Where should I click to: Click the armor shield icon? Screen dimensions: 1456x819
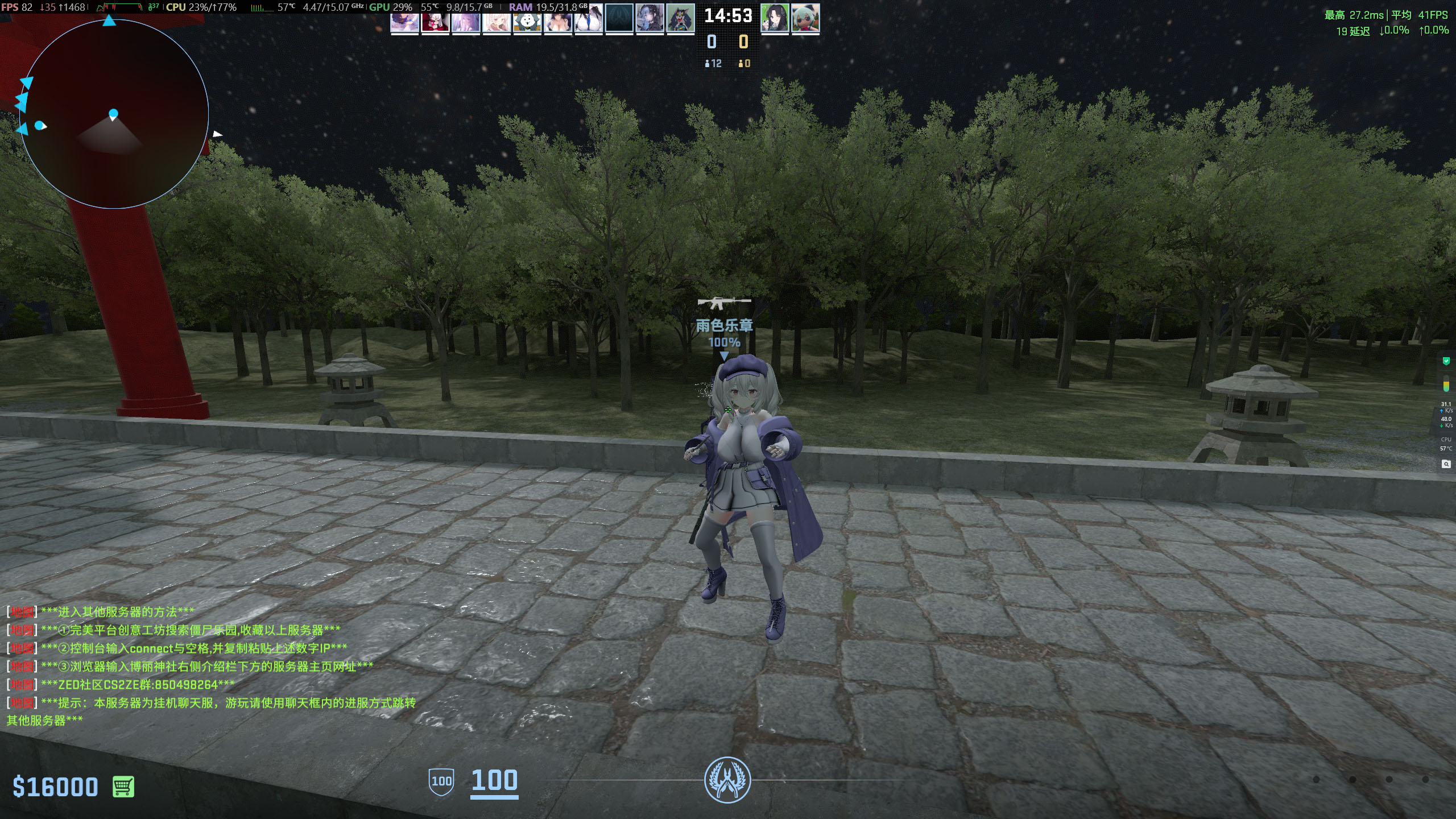(441, 781)
